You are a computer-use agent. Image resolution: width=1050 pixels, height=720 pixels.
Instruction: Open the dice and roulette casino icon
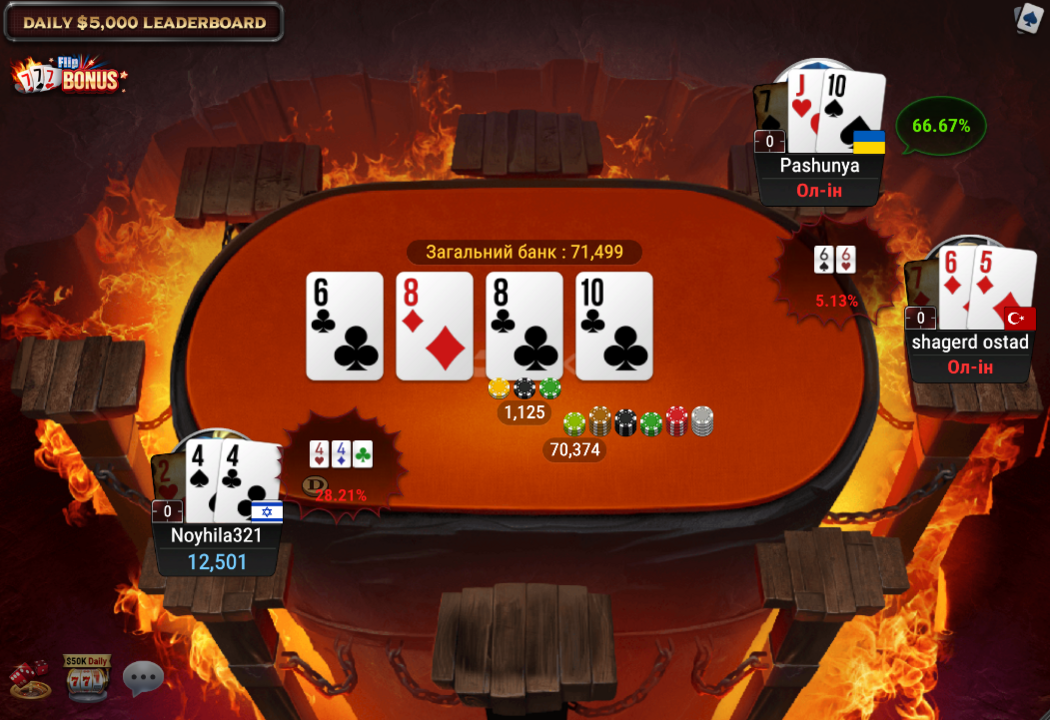coord(29,677)
